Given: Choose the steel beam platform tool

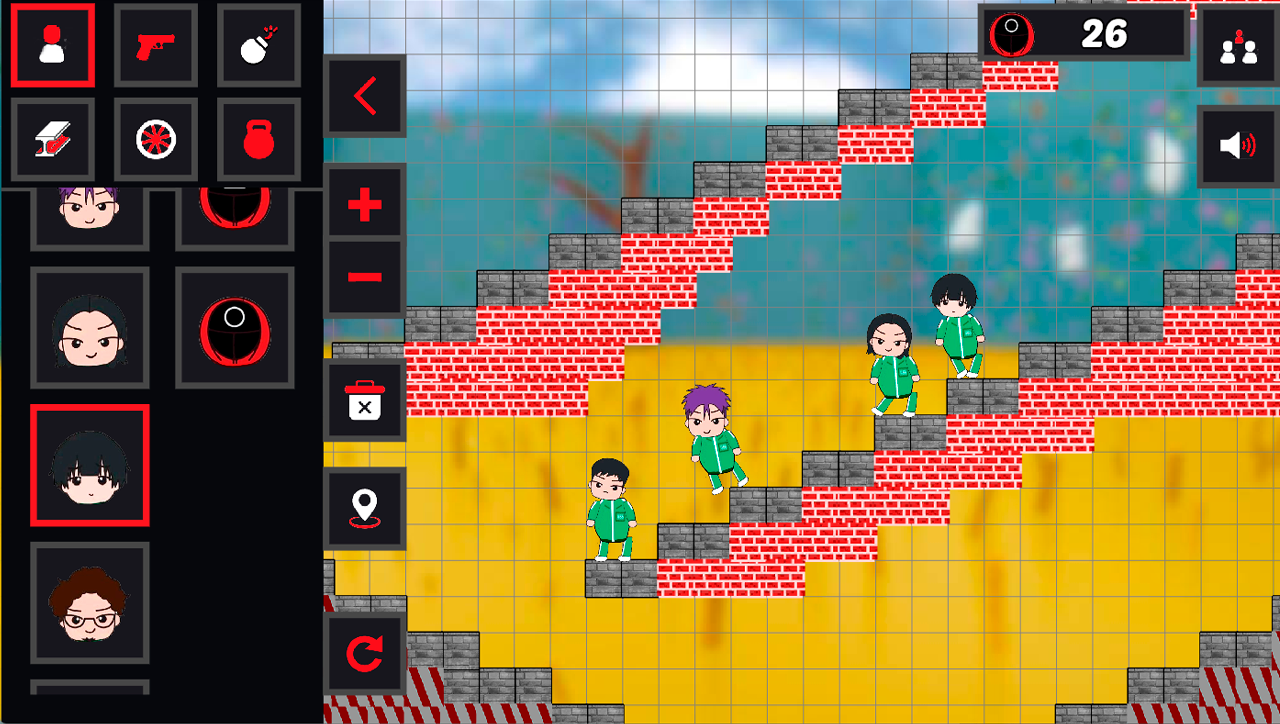Looking at the screenshot, I should pyautogui.click(x=52, y=140).
